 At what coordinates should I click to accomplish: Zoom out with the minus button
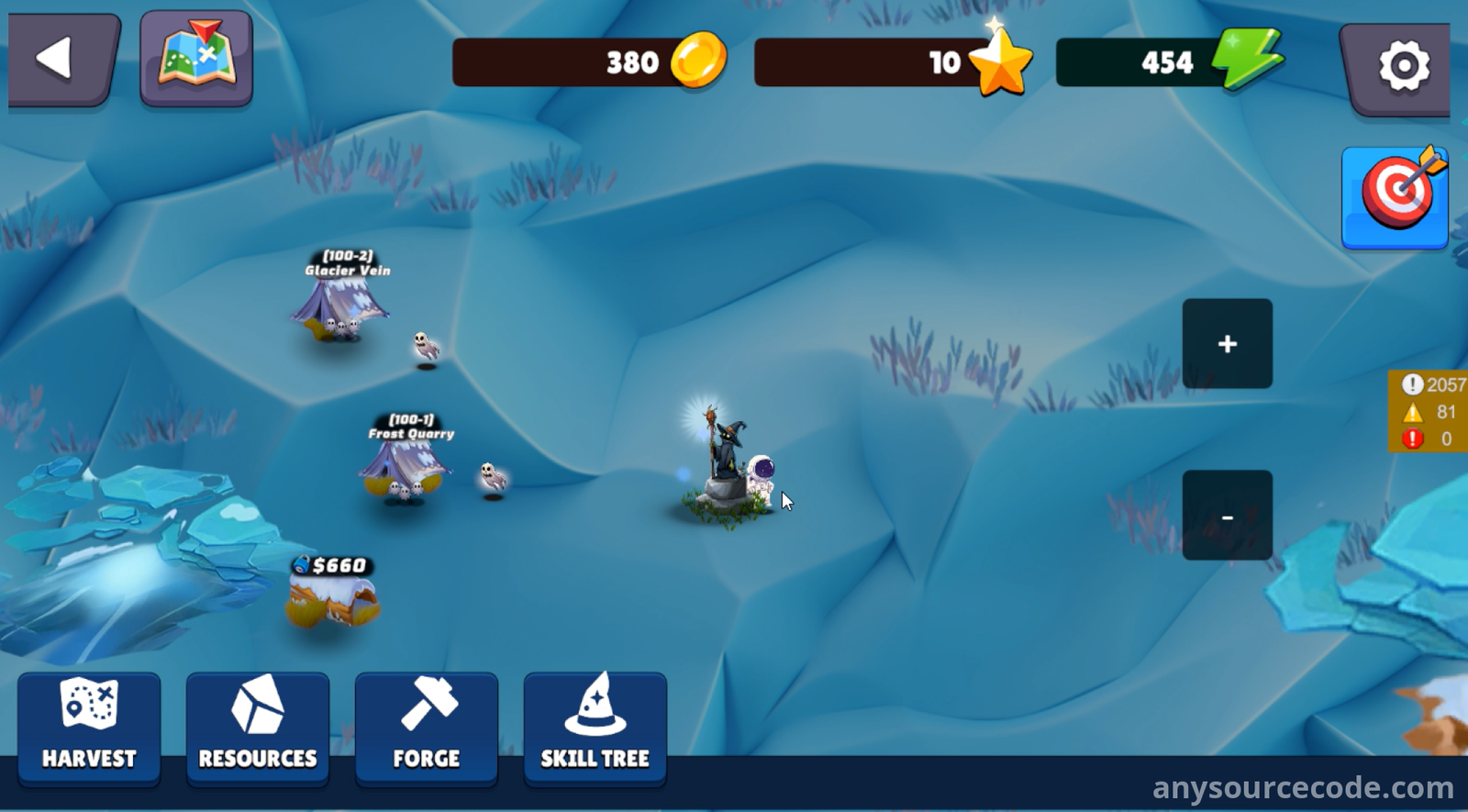(1227, 516)
